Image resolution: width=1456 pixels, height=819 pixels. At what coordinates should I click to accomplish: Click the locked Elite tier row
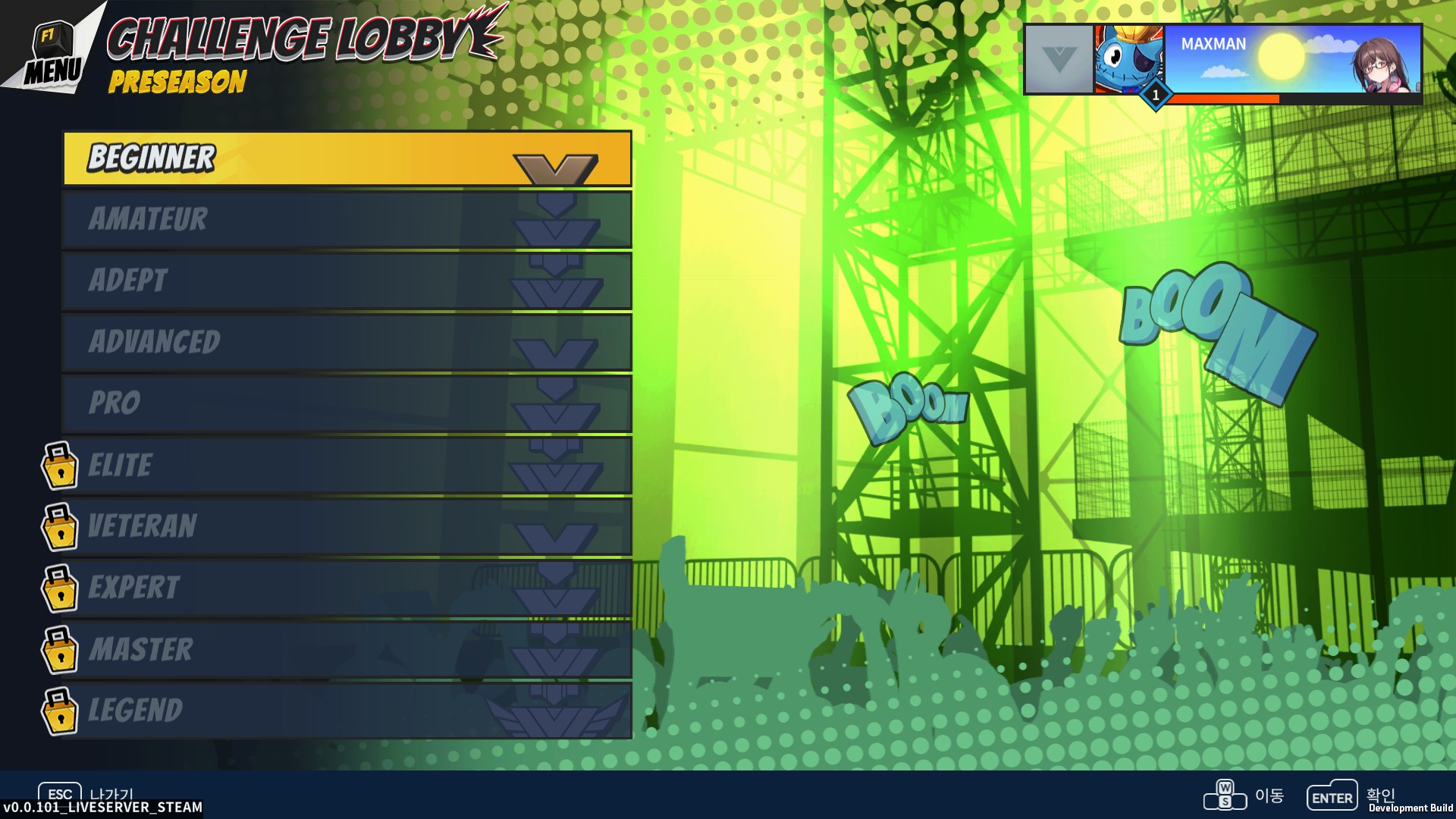tap(347, 465)
